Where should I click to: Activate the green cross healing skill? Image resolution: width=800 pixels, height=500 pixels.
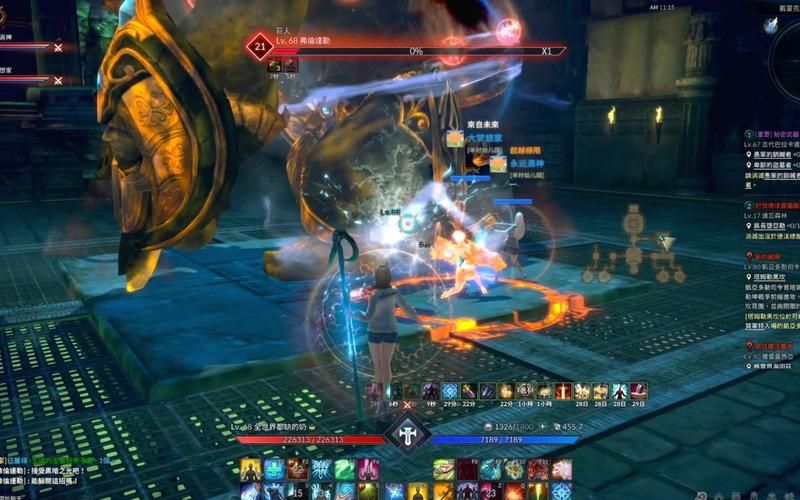point(273,469)
